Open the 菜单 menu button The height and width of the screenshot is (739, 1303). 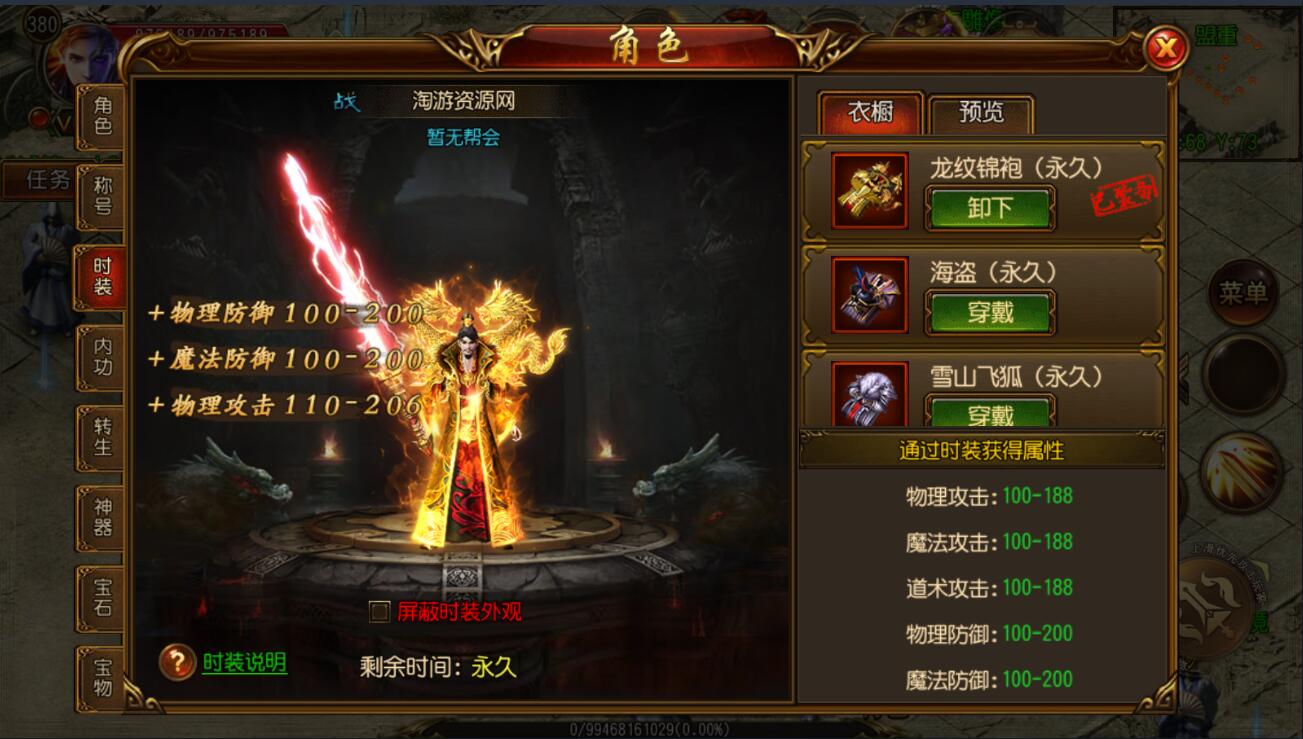1243,293
